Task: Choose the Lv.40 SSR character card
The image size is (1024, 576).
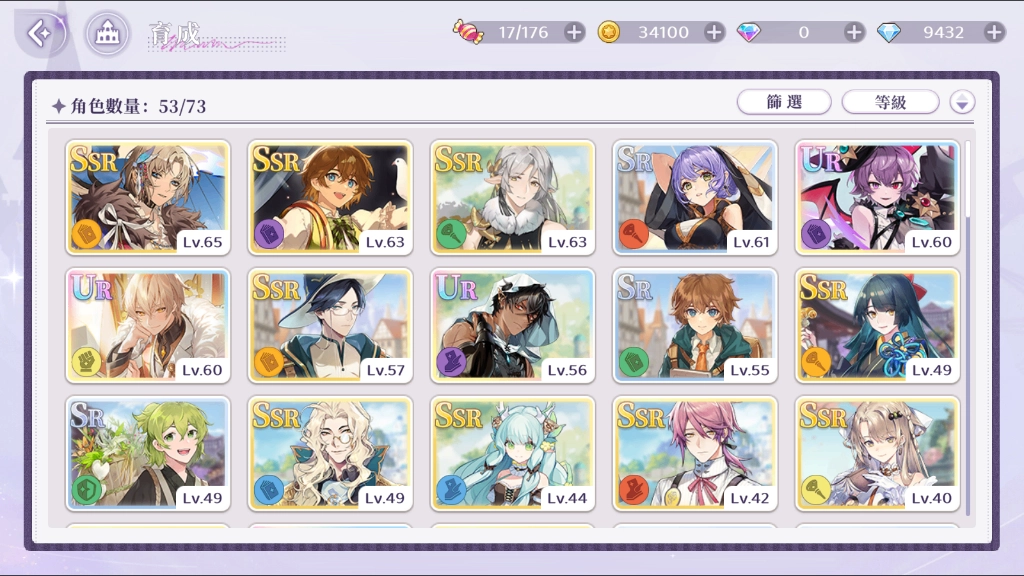Action: point(877,453)
